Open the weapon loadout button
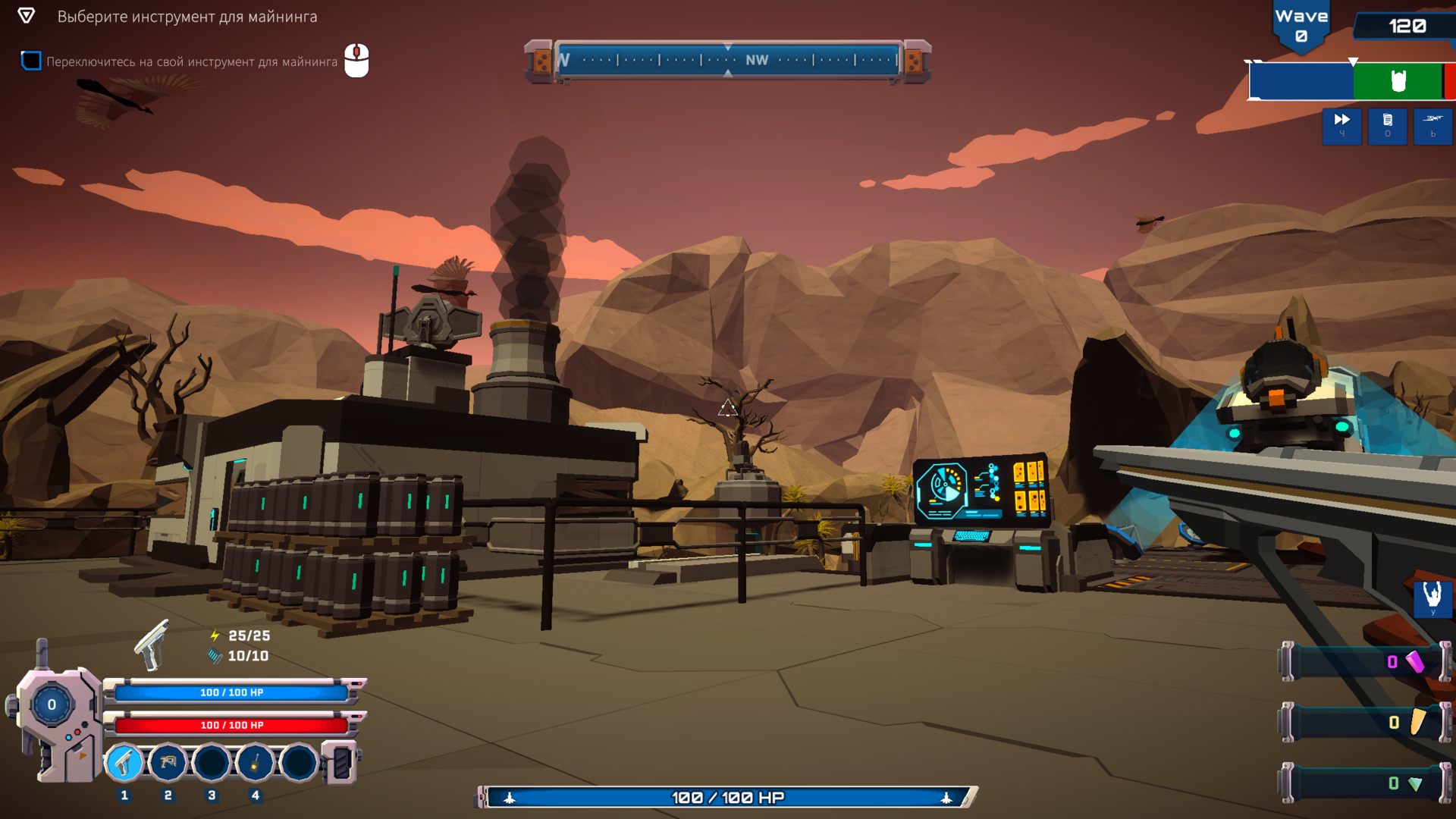 coord(1432,125)
